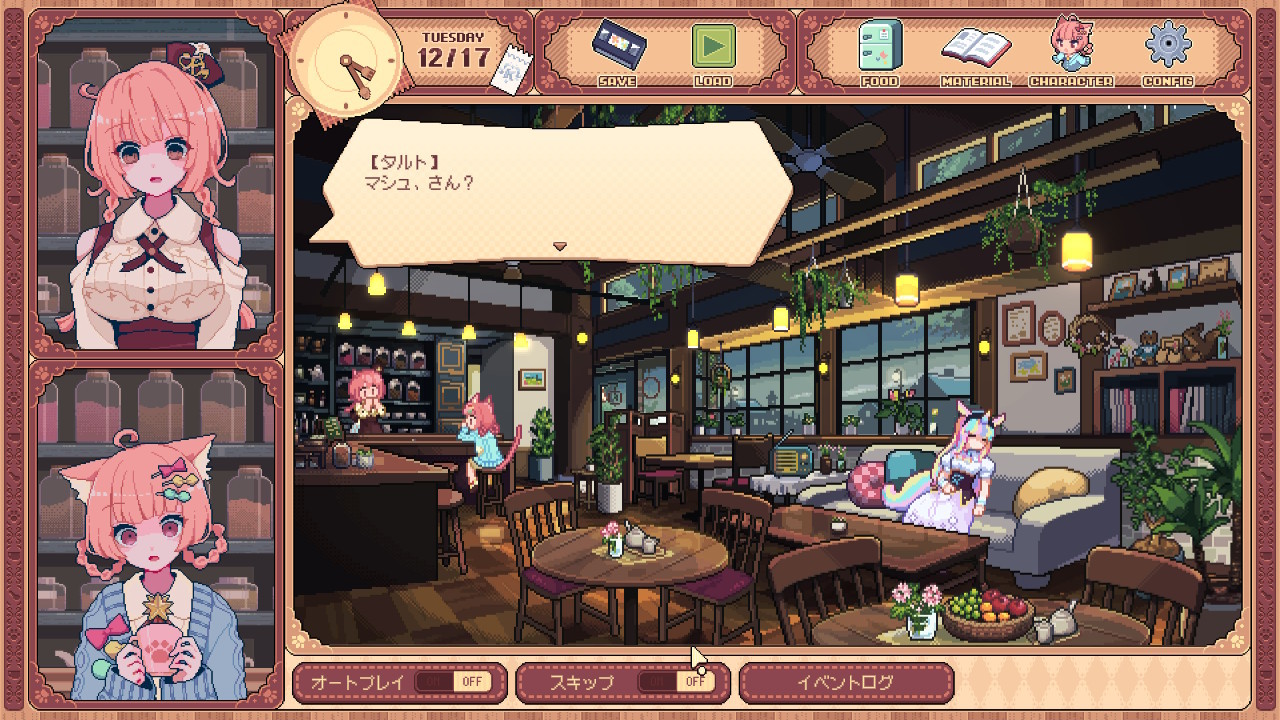Image resolution: width=1280 pixels, height=720 pixels.
Task: Show the Character screen
Action: click(x=1070, y=52)
